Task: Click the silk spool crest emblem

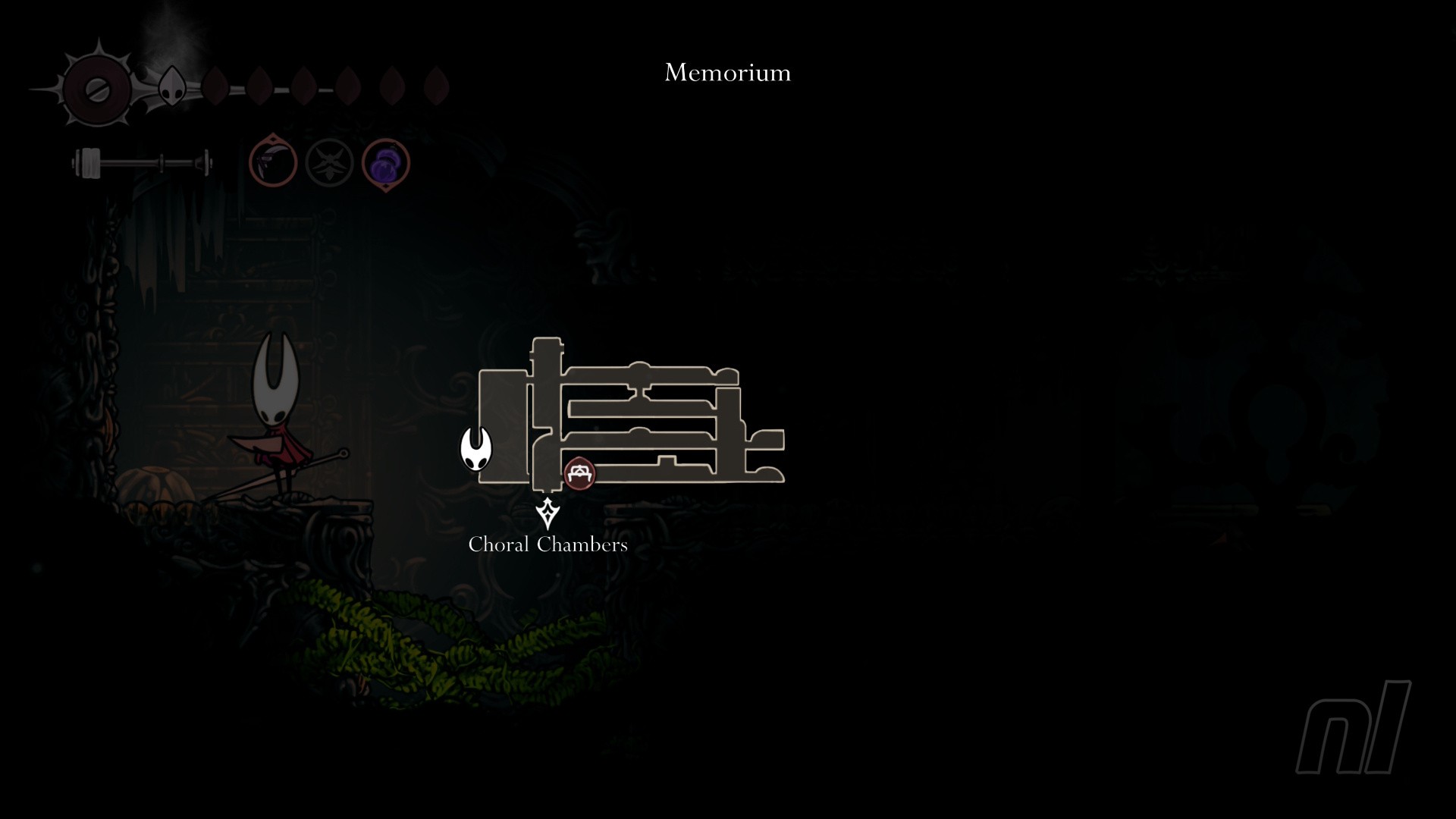Action: (x=97, y=89)
